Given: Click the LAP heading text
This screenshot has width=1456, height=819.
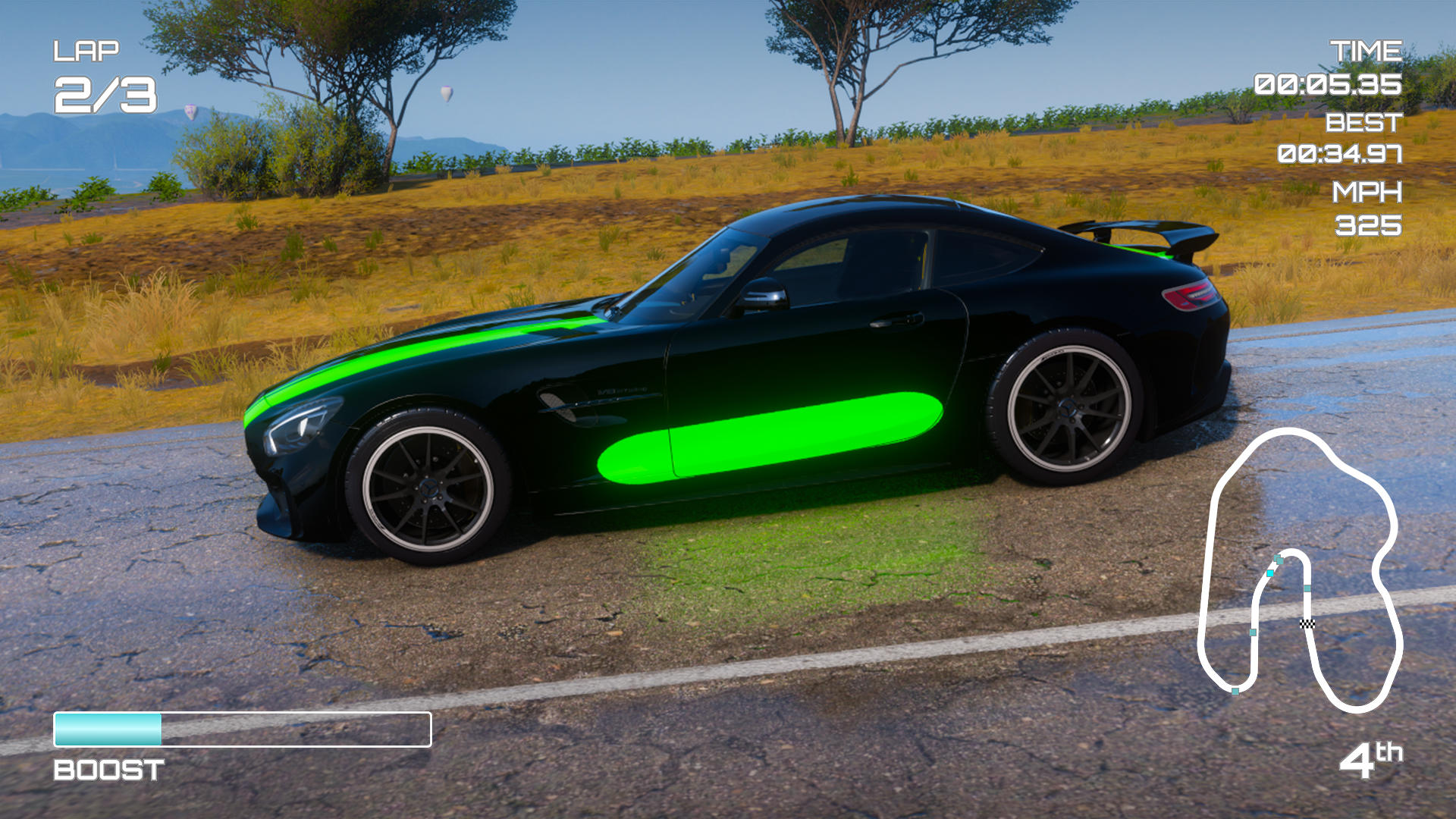Looking at the screenshot, I should [x=88, y=50].
